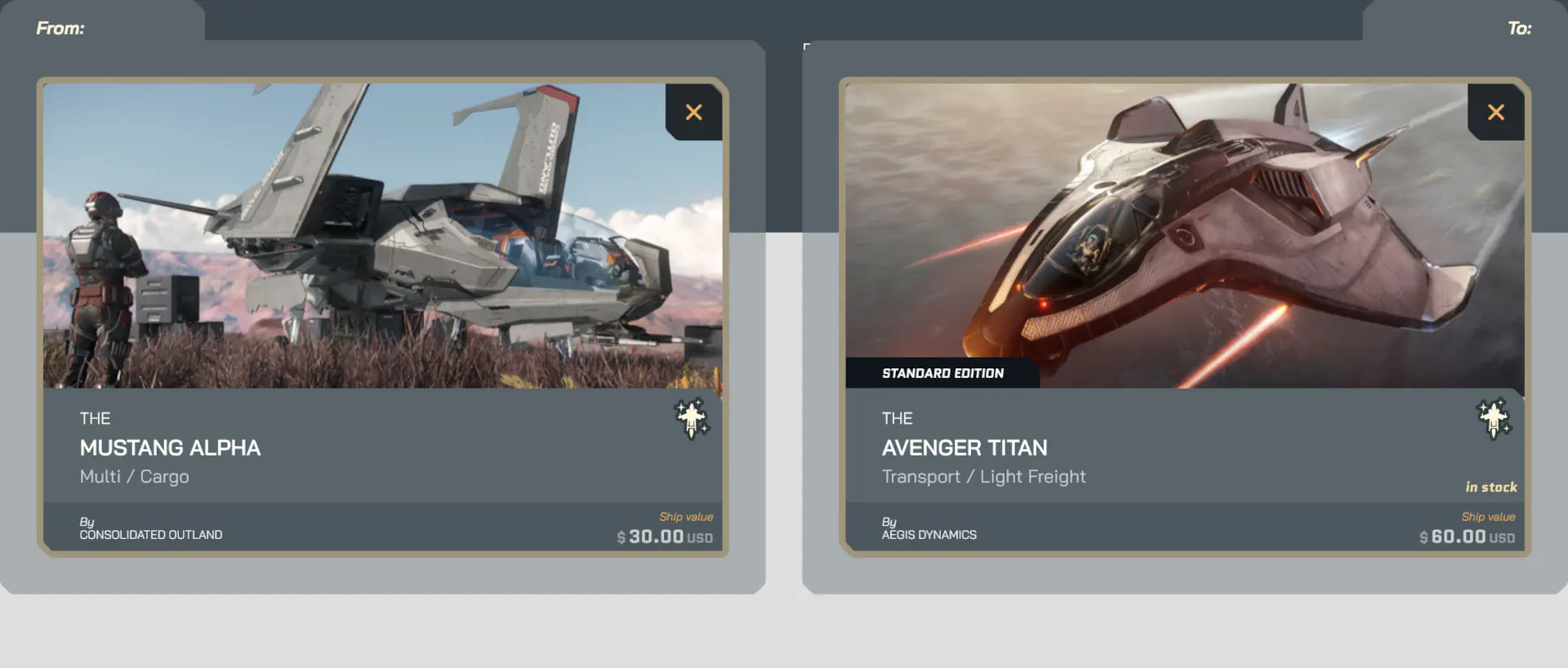This screenshot has height=668, width=1568.
Task: Open the Mustang Alpha title
Action: pos(170,448)
